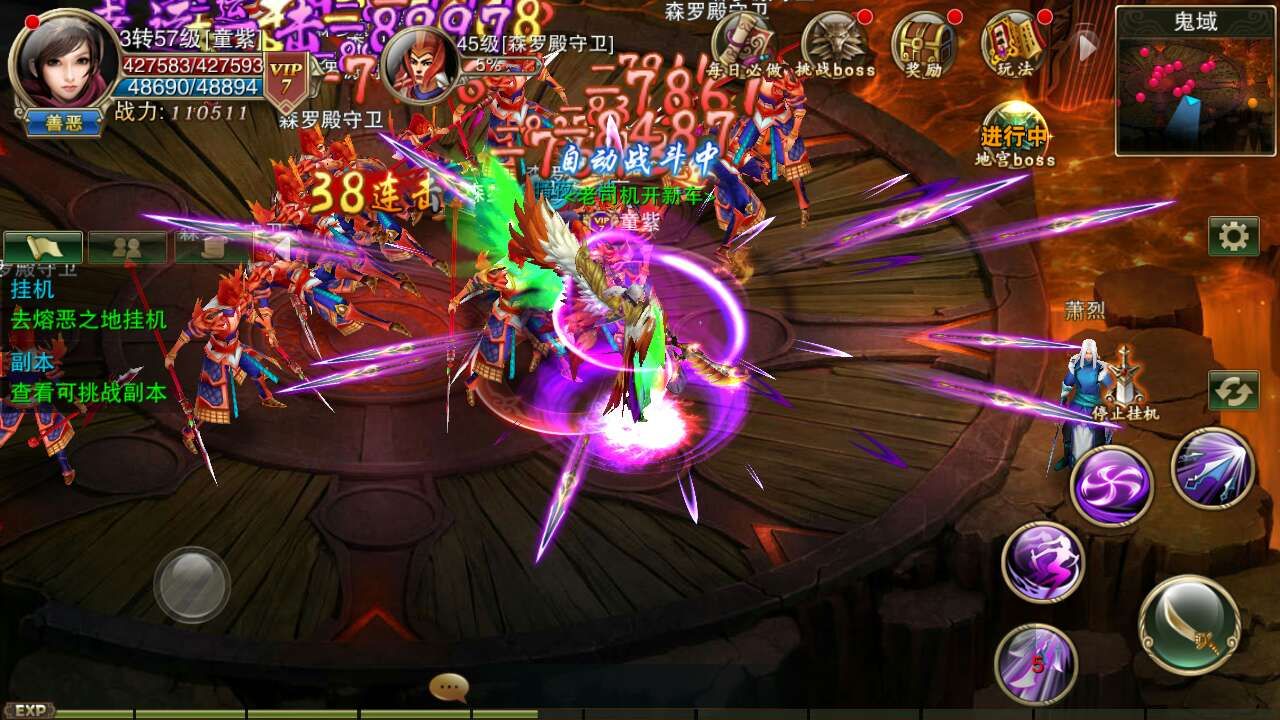Activate the spear volley skill

pyautogui.click(x=1213, y=468)
